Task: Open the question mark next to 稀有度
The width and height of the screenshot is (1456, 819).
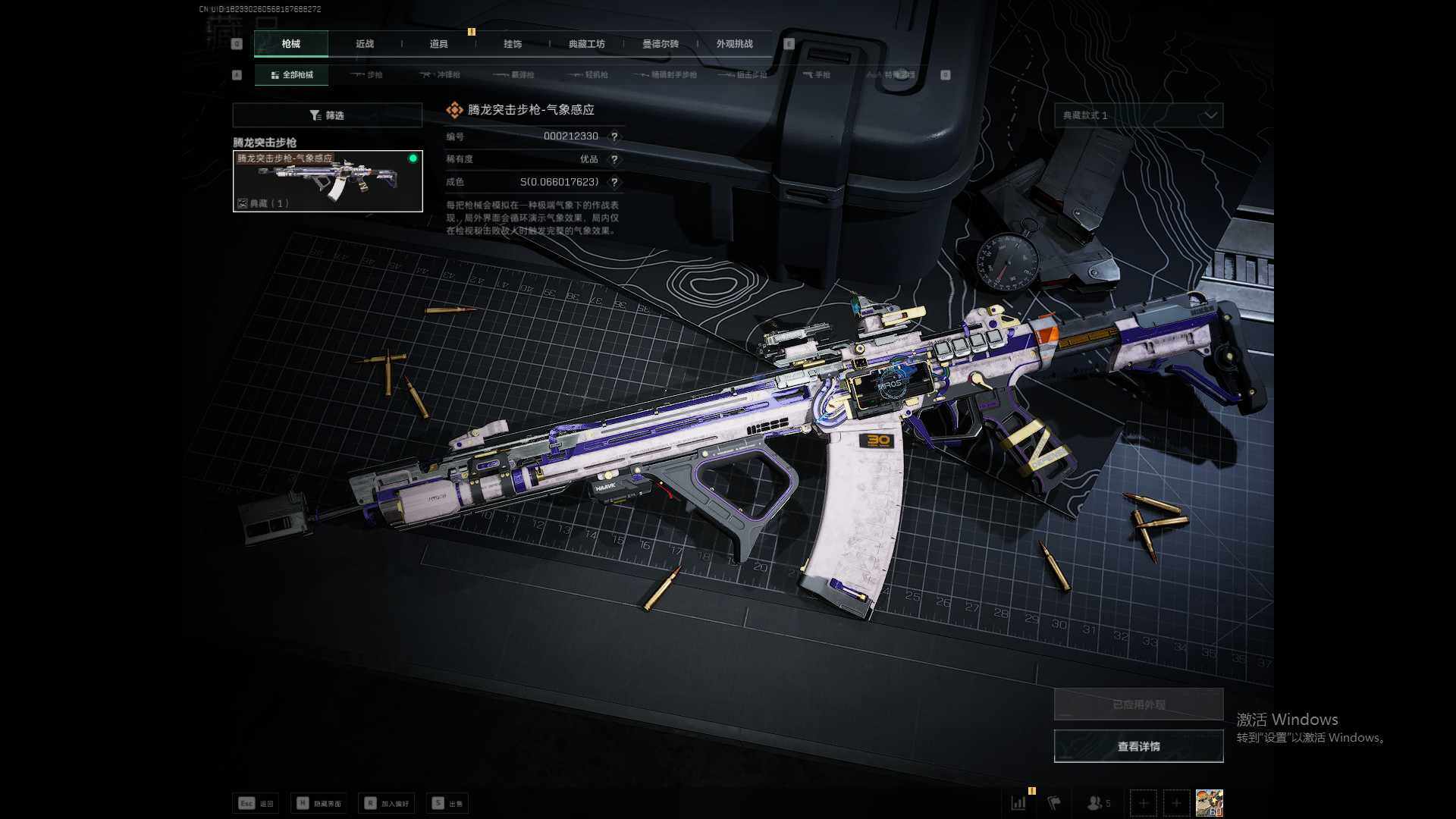Action: 614,159
